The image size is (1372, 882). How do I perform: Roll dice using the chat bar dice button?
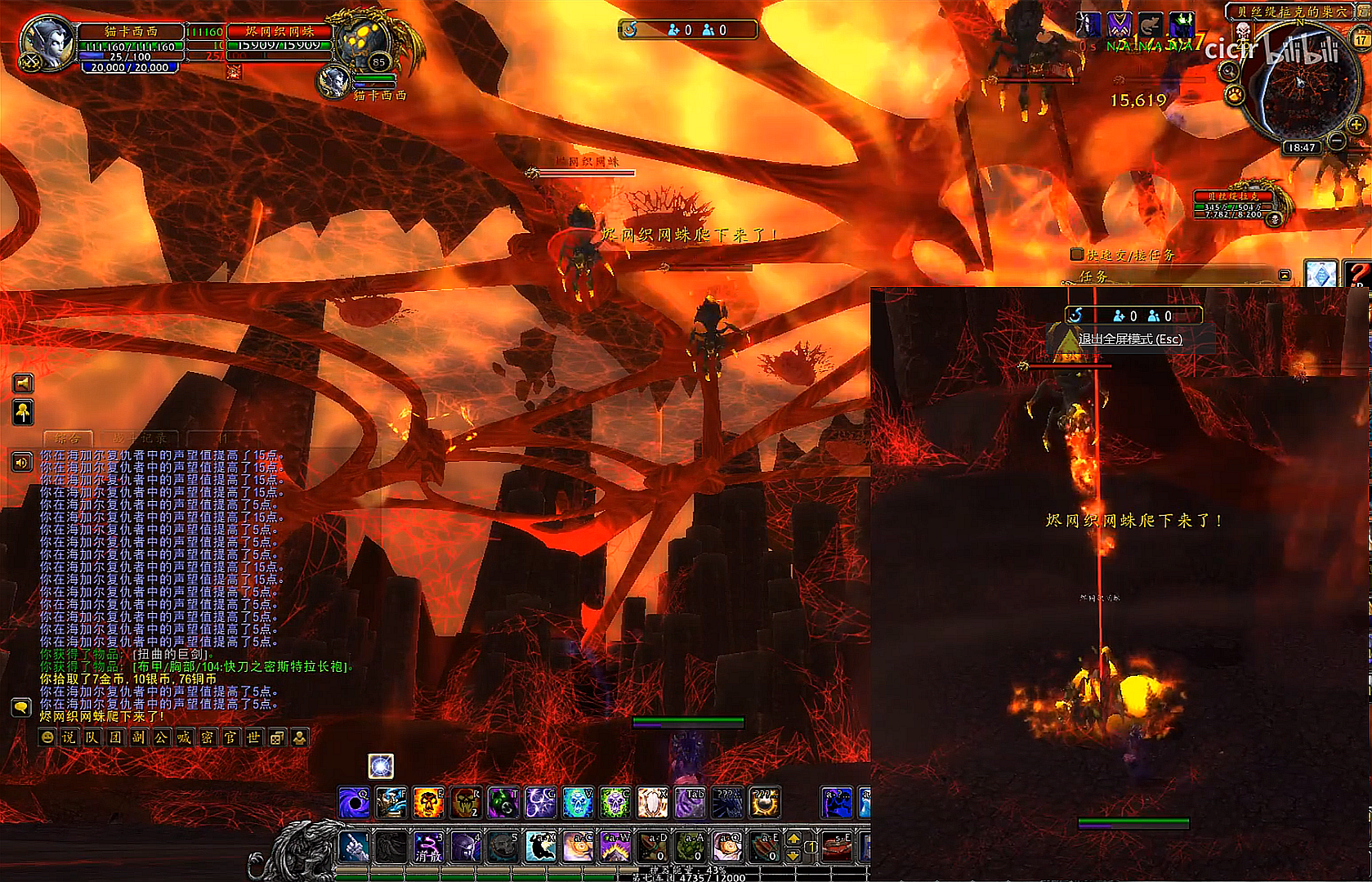click(277, 737)
